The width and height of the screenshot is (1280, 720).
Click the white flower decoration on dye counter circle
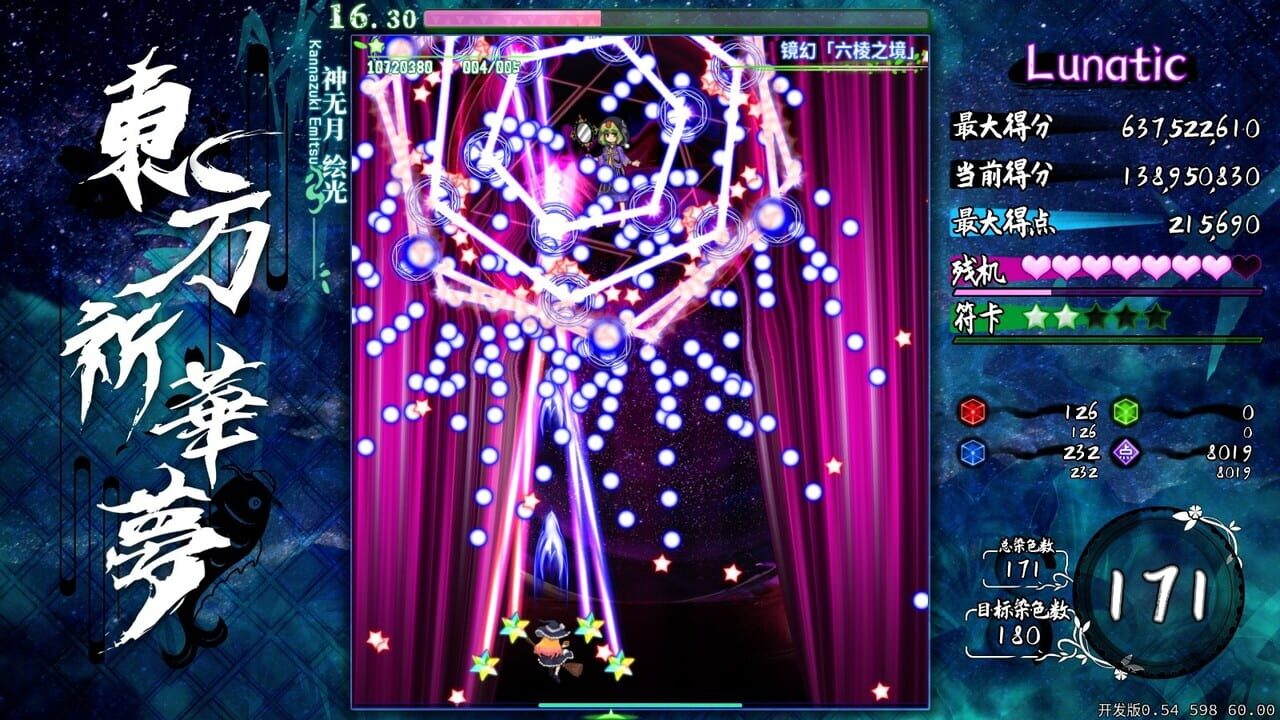pyautogui.click(x=1193, y=514)
